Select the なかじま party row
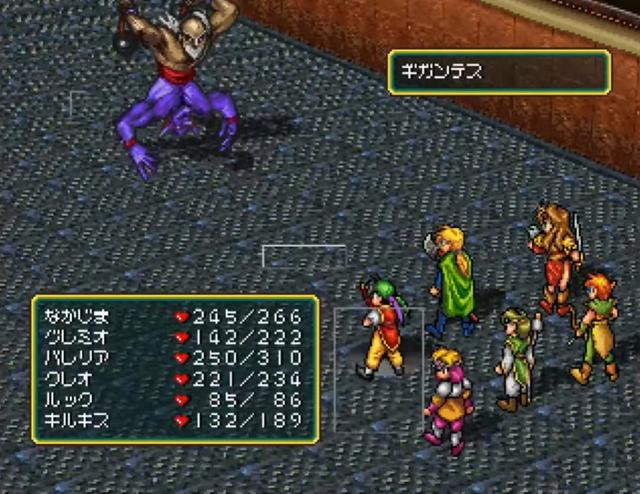The width and height of the screenshot is (640, 494). click(175, 314)
